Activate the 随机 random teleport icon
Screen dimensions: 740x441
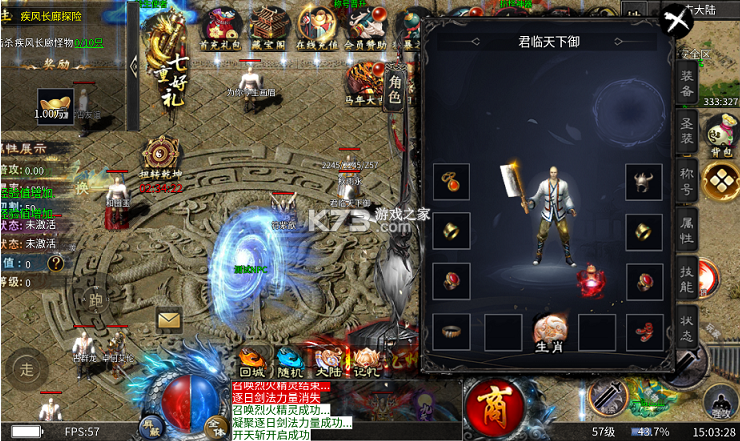(x=290, y=359)
